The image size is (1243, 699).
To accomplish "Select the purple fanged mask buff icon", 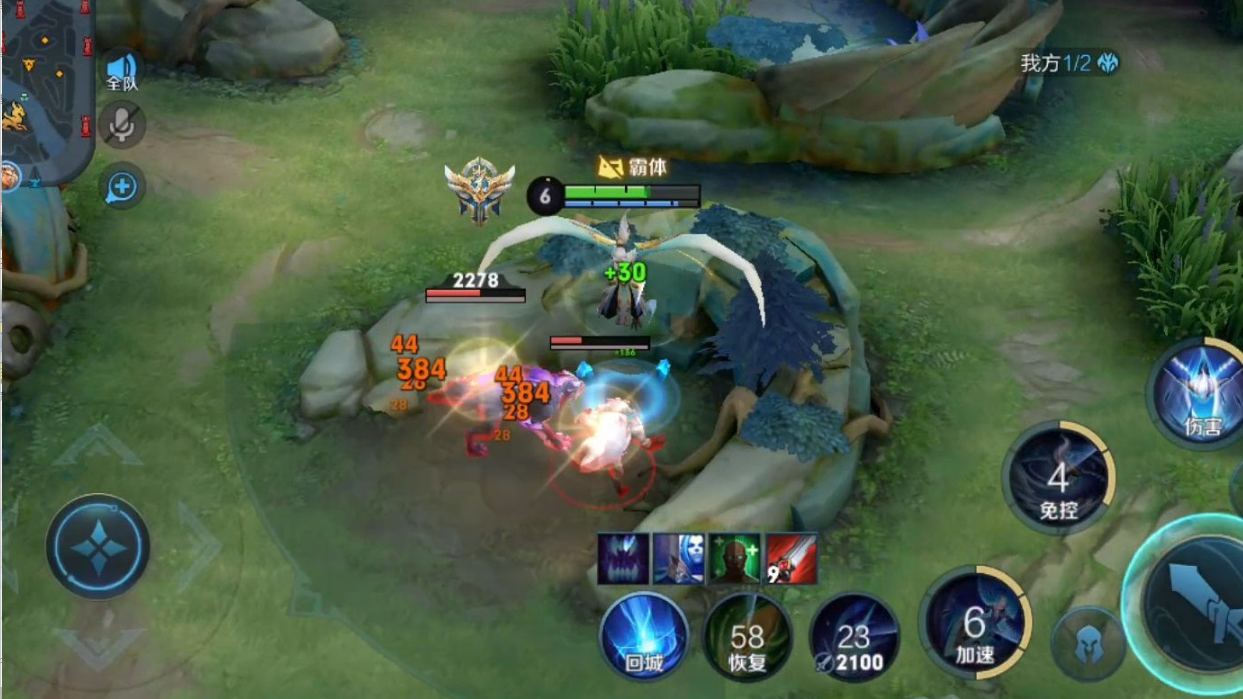I will 623,558.
